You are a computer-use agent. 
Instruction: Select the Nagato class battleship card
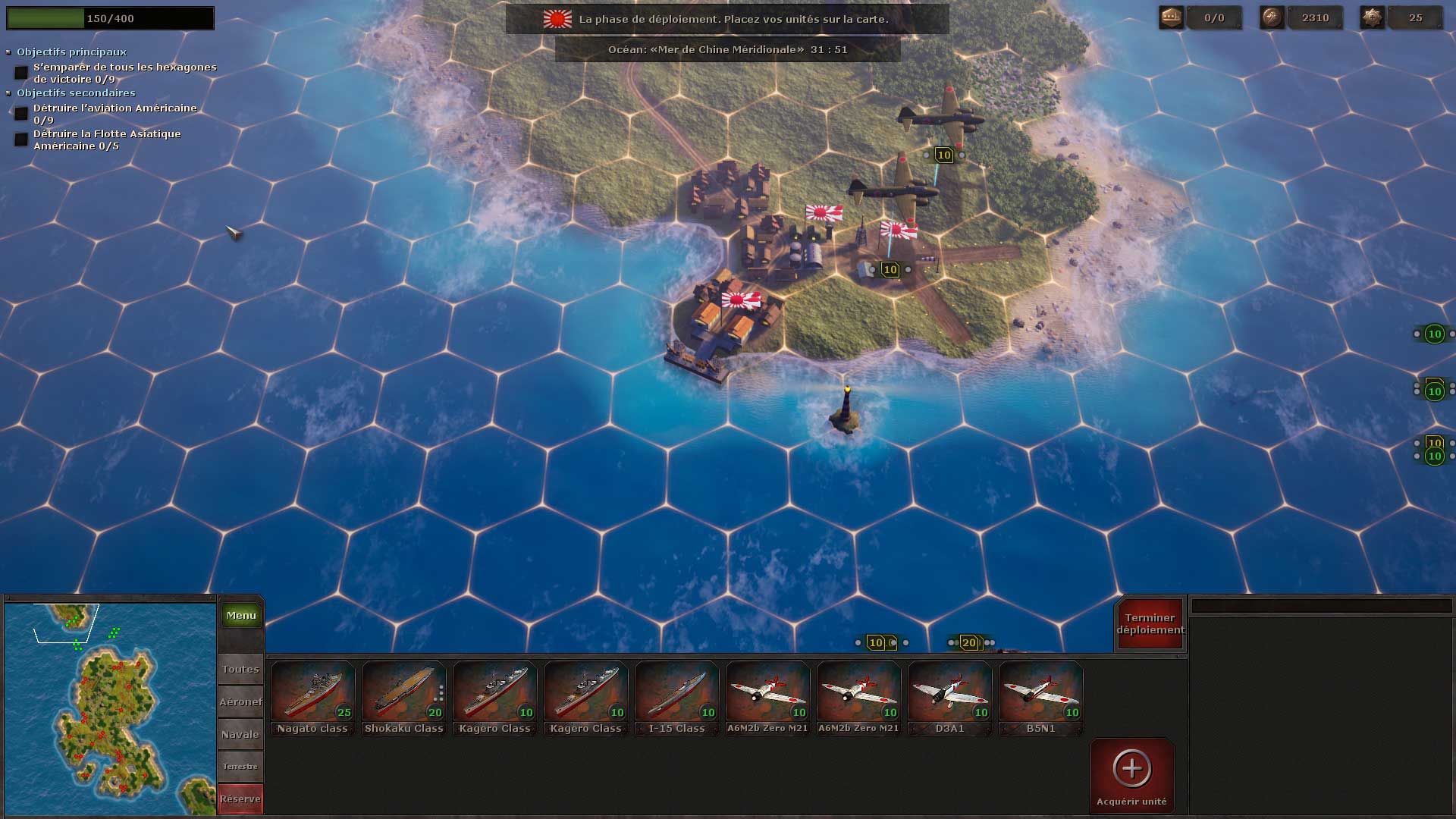(x=312, y=698)
